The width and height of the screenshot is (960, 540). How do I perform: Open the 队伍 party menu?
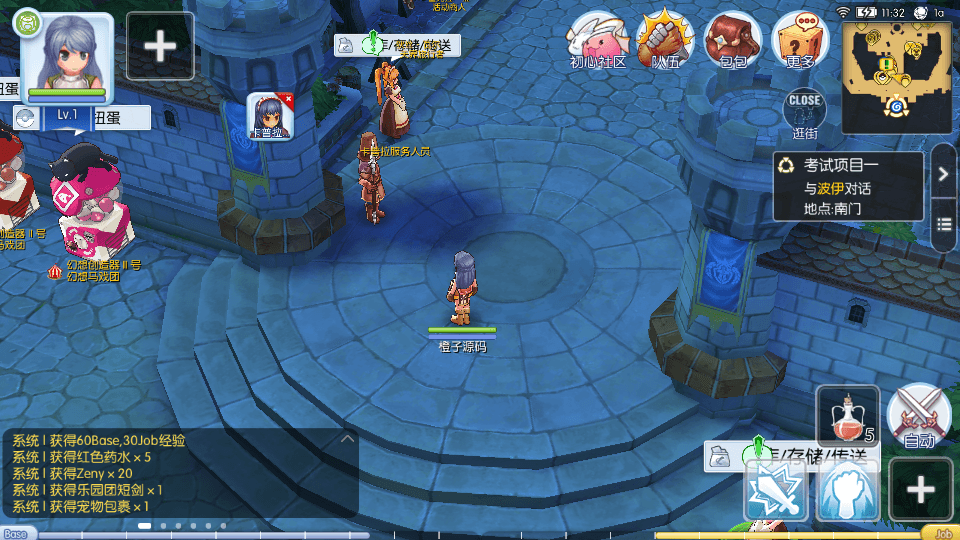click(x=666, y=40)
